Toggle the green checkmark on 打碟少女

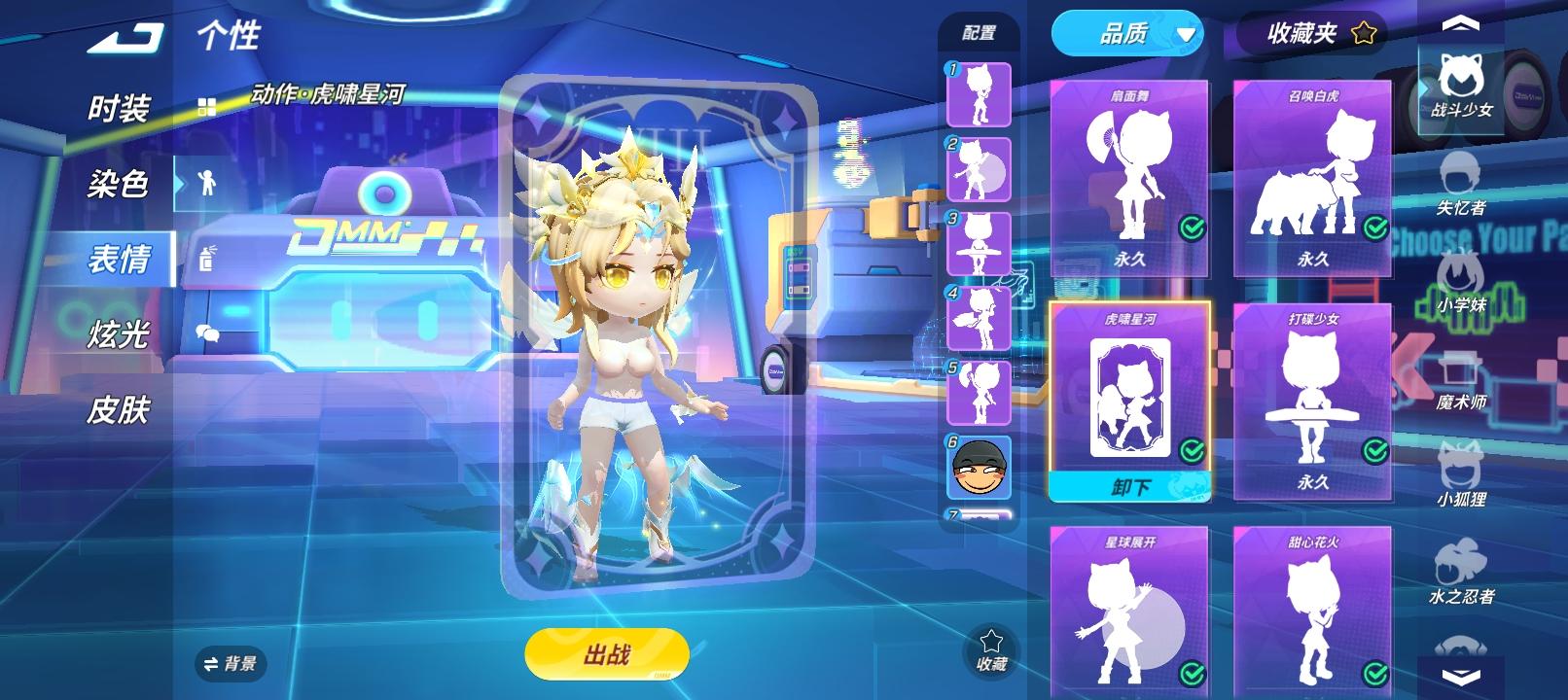pyautogui.click(x=1373, y=449)
